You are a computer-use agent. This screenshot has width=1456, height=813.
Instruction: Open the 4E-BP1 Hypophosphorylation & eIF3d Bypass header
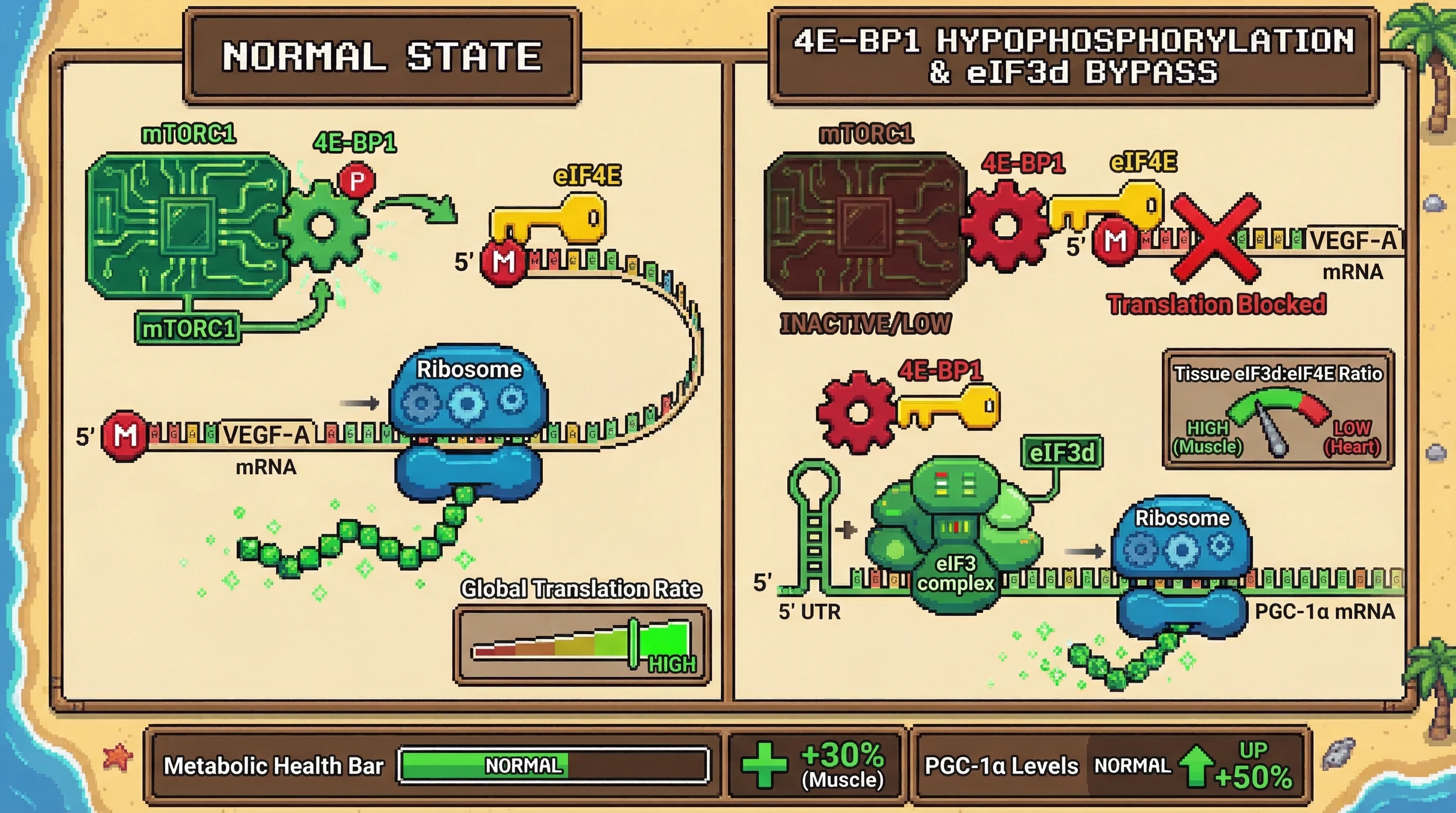point(1073,57)
